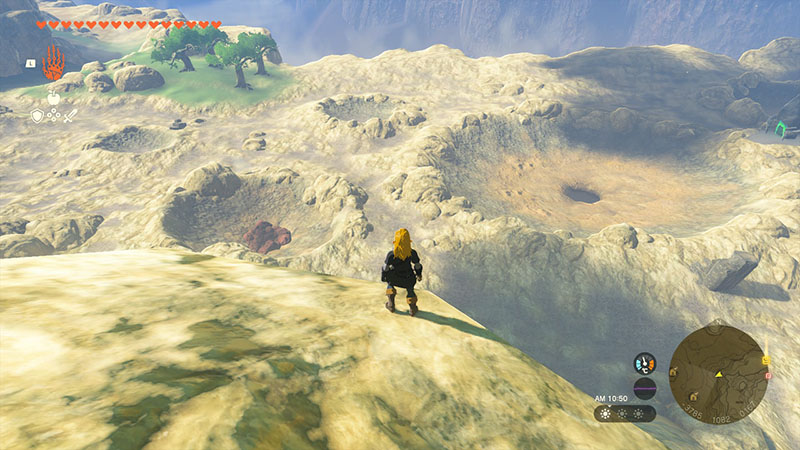Show the sunny weather forecast bar
The height and width of the screenshot is (450, 800).
[625, 413]
